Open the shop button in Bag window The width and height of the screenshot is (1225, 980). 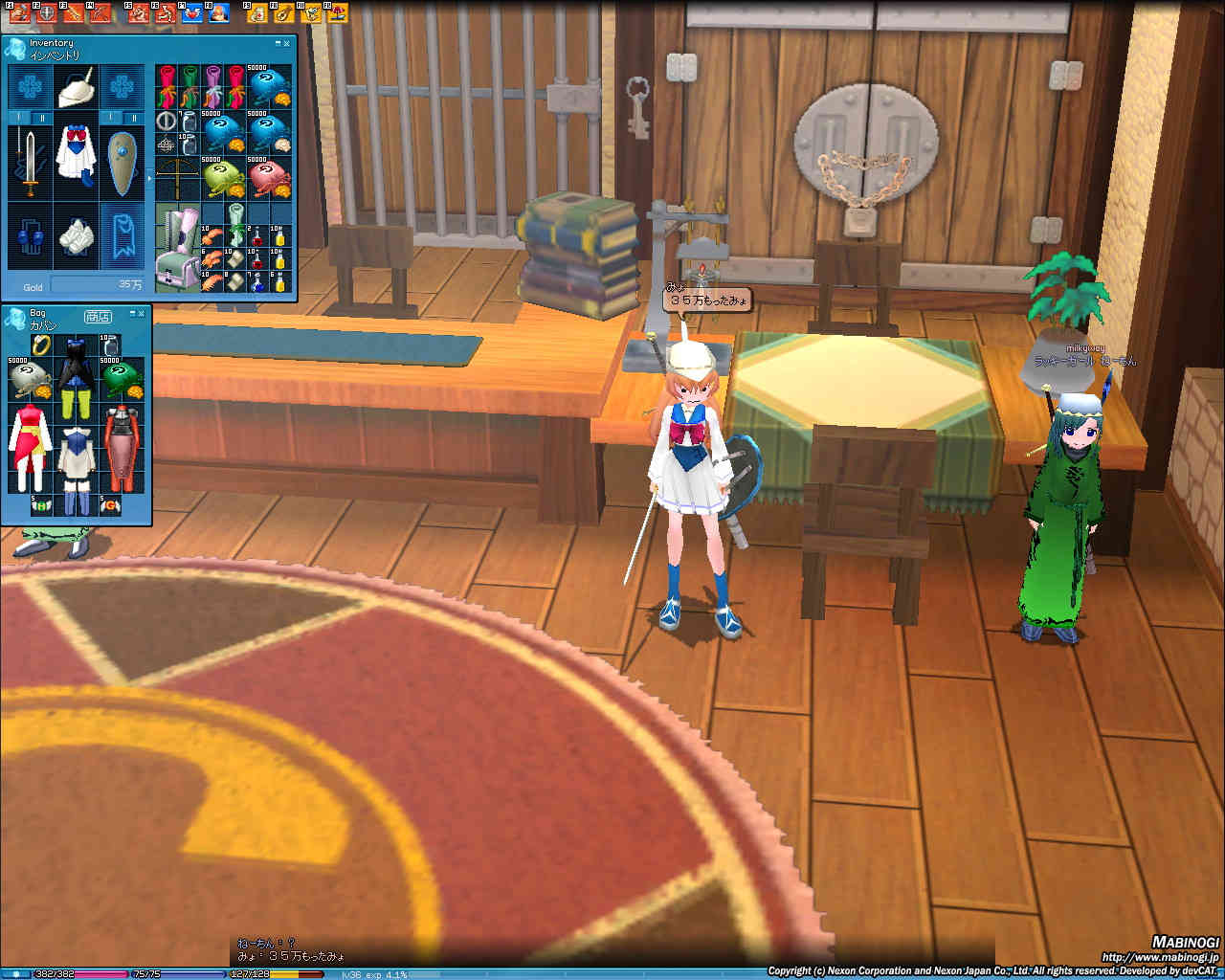(x=98, y=316)
